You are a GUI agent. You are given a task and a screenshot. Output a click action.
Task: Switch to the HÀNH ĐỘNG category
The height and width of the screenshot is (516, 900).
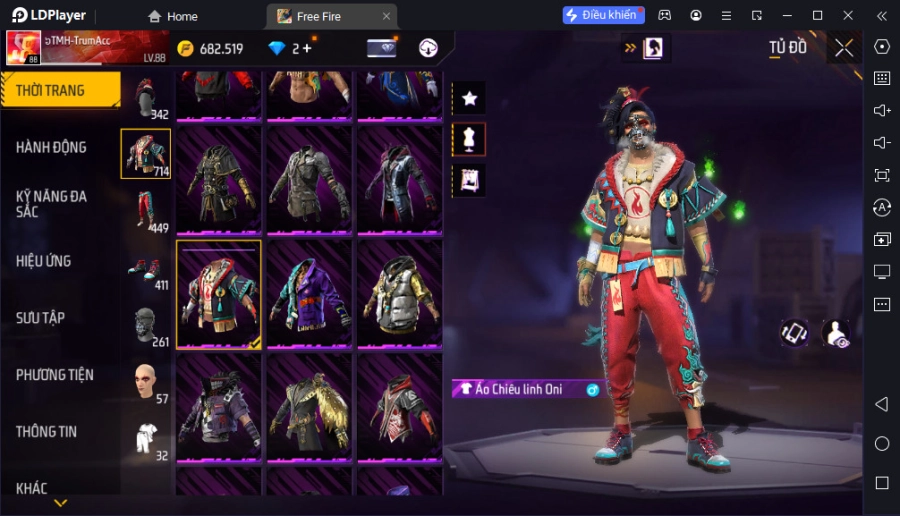(52, 147)
